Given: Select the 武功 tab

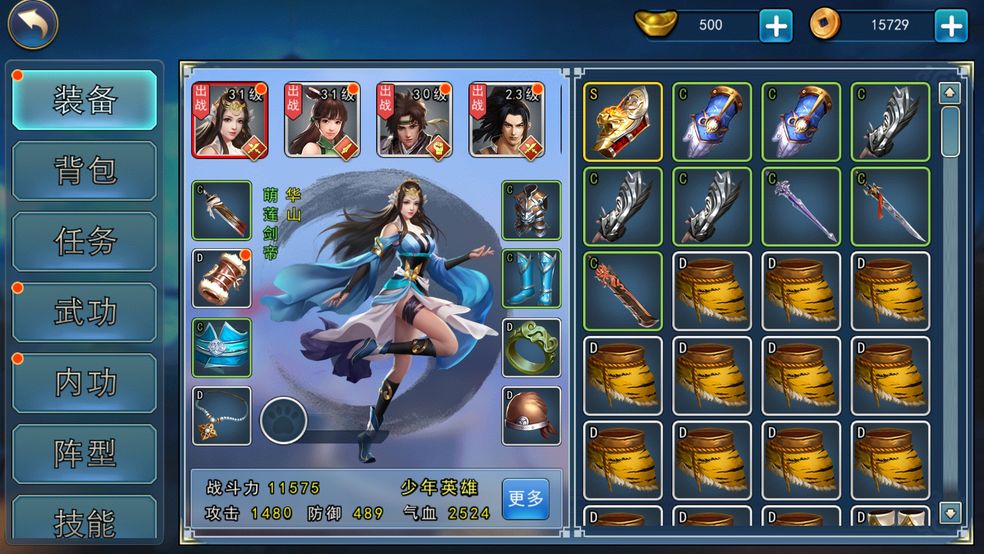Looking at the screenshot, I should point(85,312).
